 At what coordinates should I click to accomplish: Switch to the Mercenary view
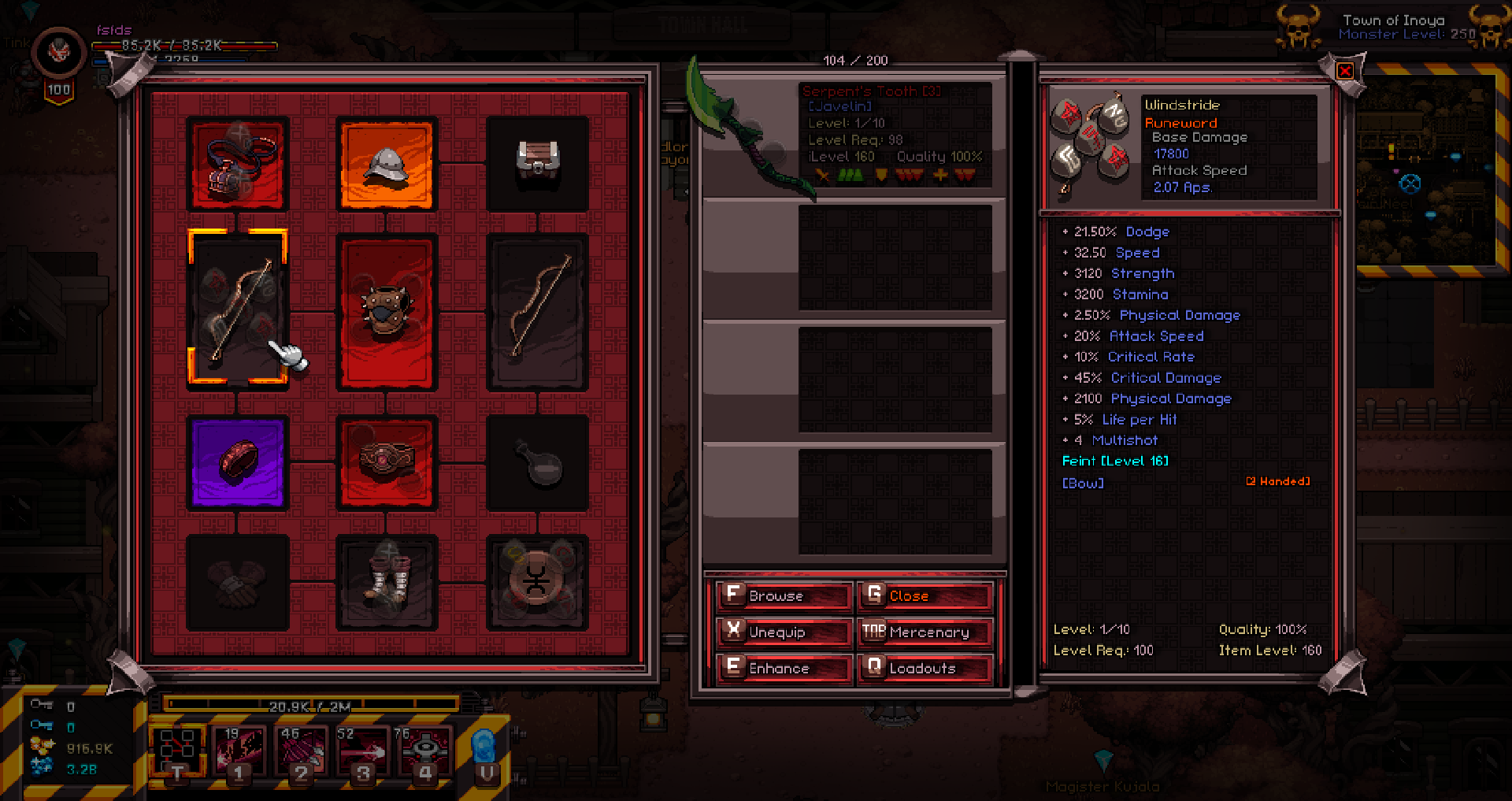pyautogui.click(x=925, y=632)
